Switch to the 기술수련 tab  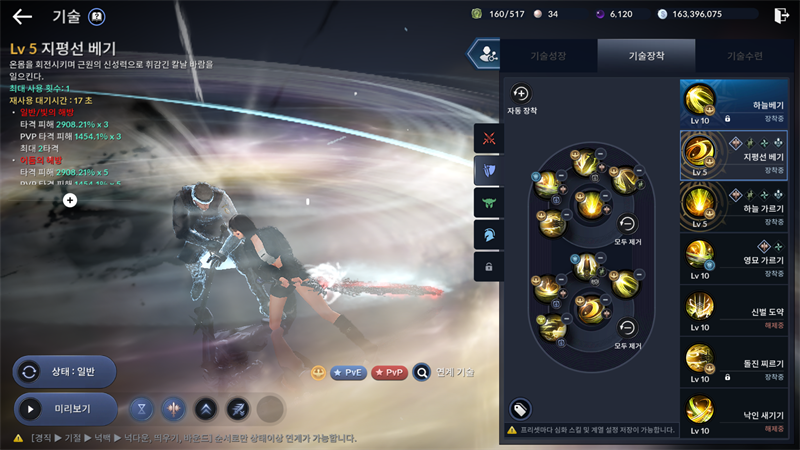click(x=745, y=56)
